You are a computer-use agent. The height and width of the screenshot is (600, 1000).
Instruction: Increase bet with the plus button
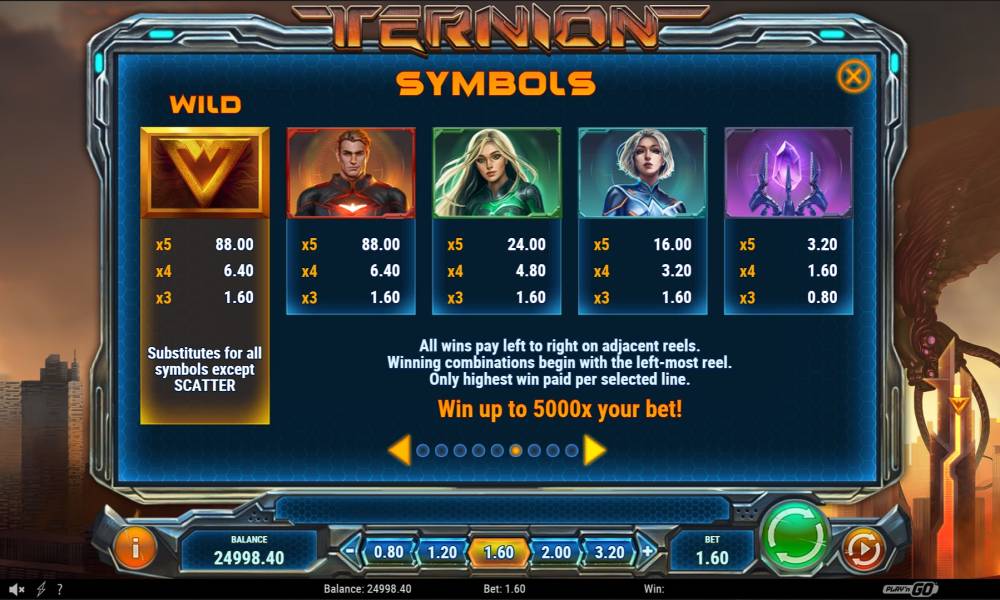click(648, 551)
